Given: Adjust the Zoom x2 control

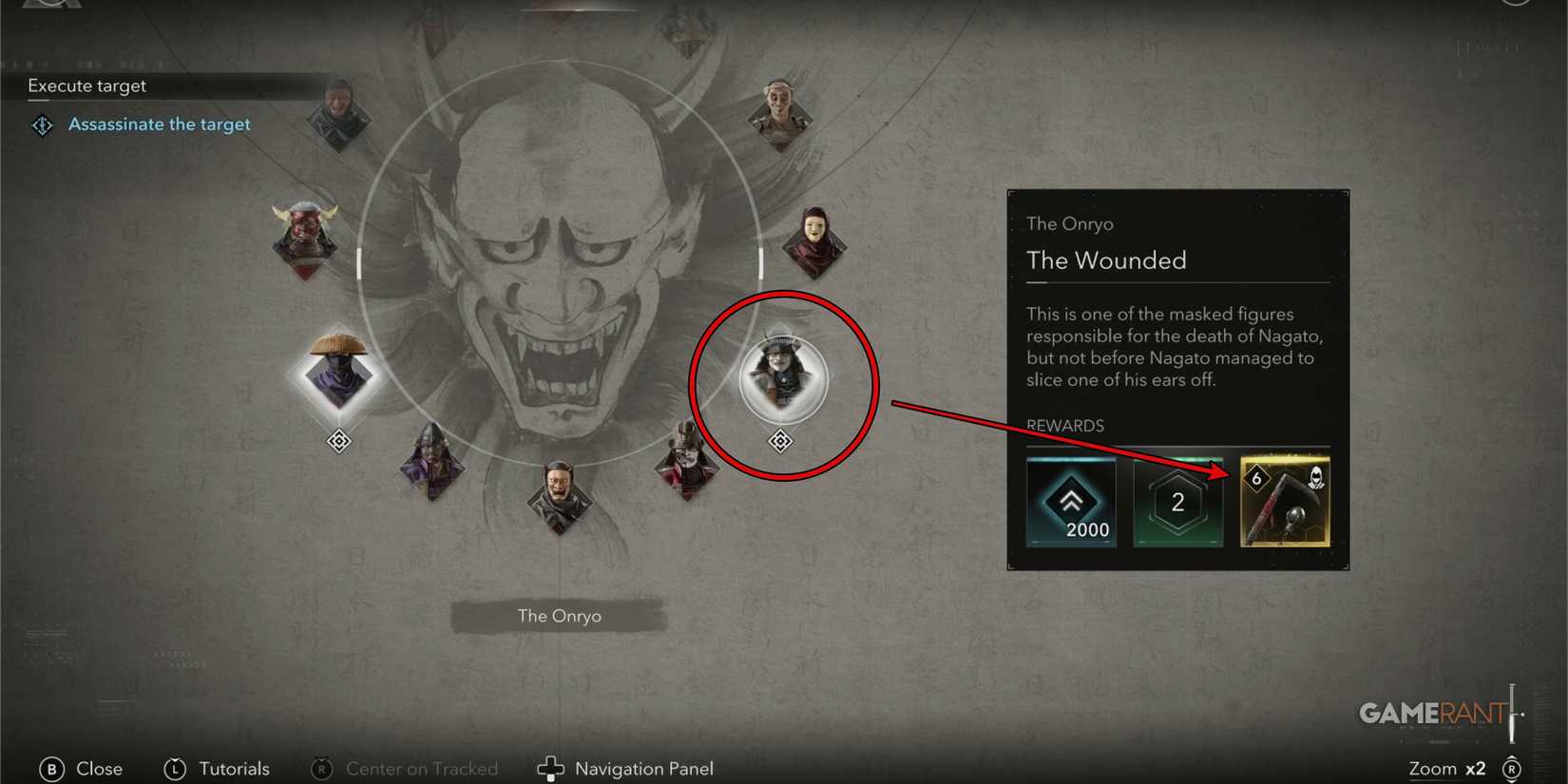Looking at the screenshot, I should point(1448,768).
